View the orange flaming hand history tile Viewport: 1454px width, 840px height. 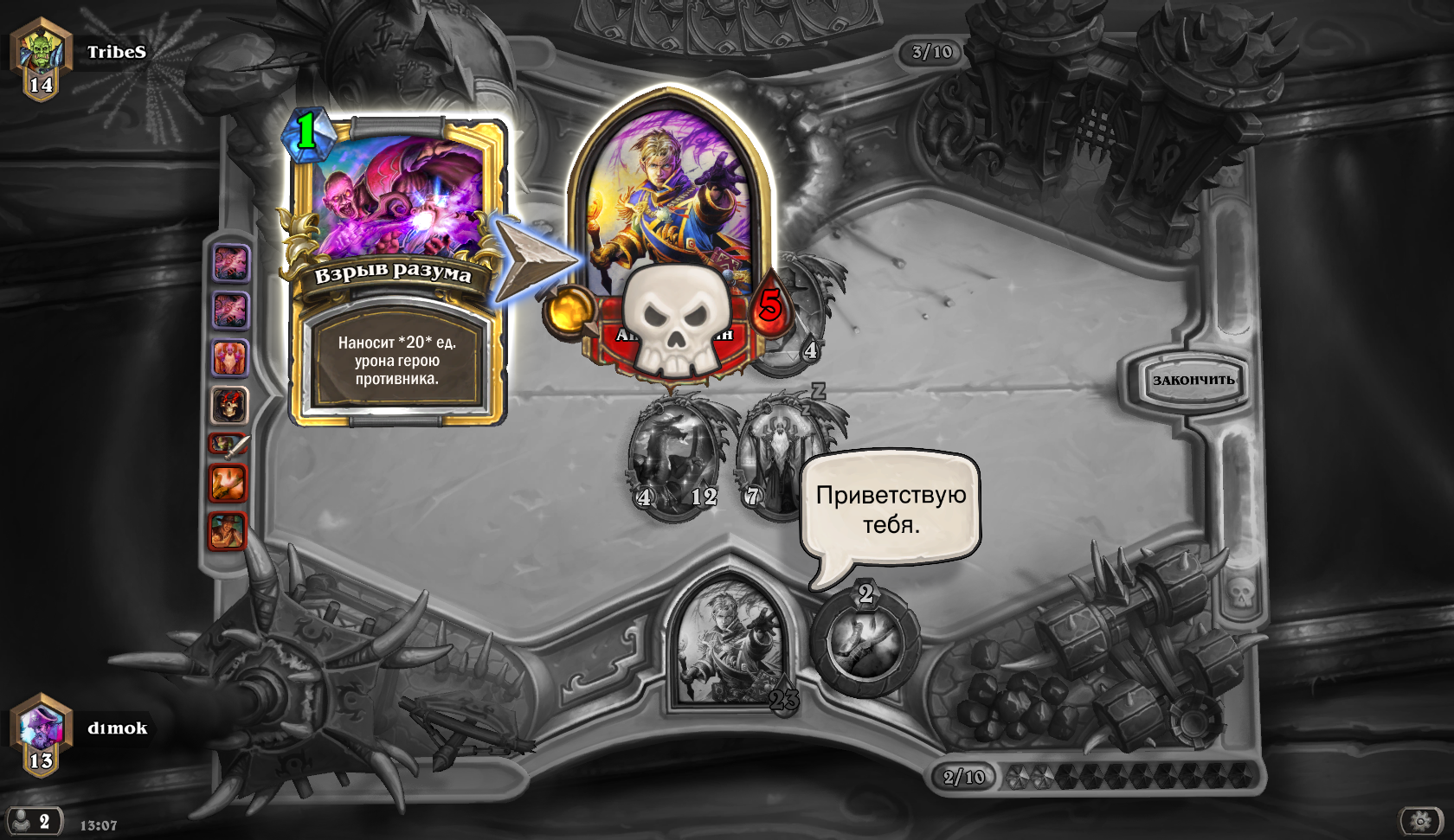228,483
